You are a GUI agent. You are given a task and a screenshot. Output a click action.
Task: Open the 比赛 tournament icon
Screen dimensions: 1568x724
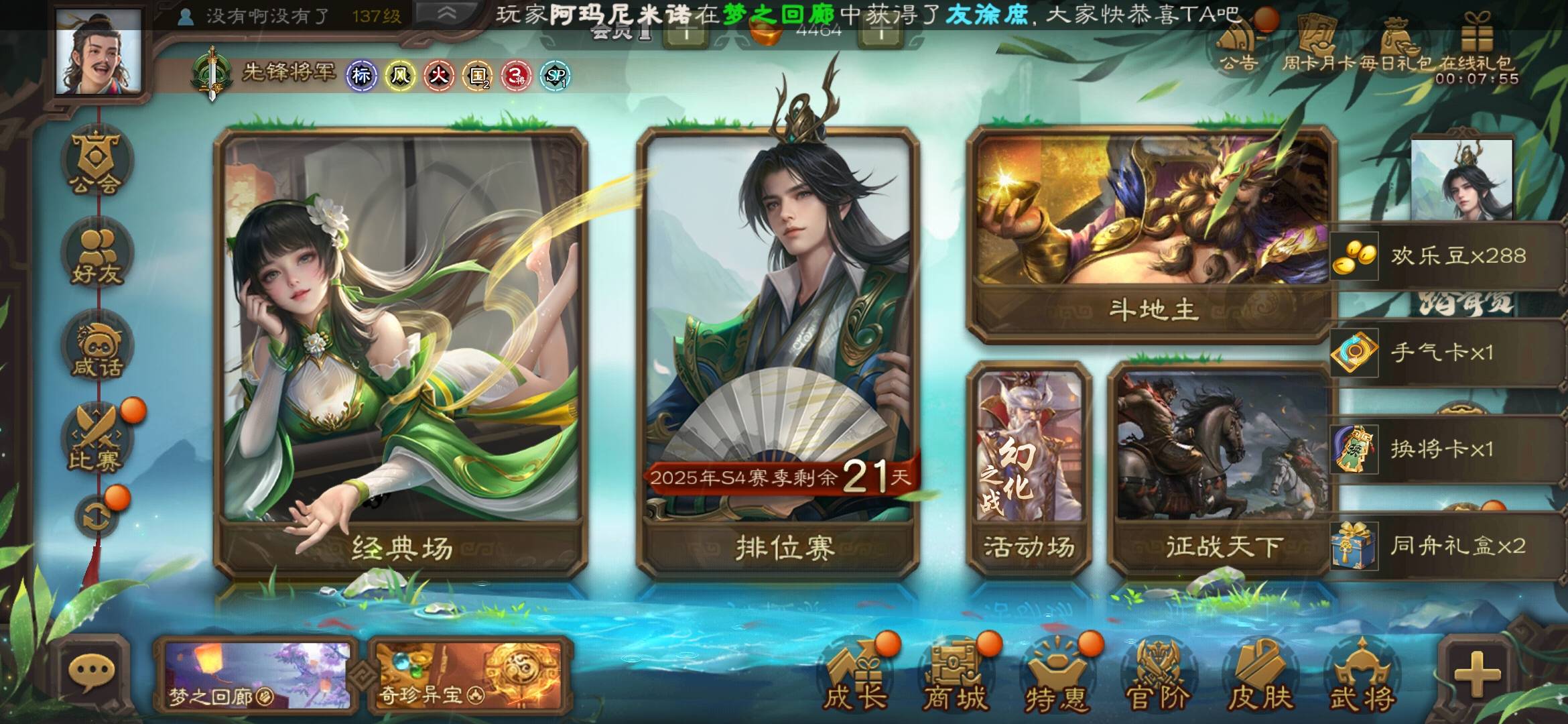pyautogui.click(x=96, y=439)
